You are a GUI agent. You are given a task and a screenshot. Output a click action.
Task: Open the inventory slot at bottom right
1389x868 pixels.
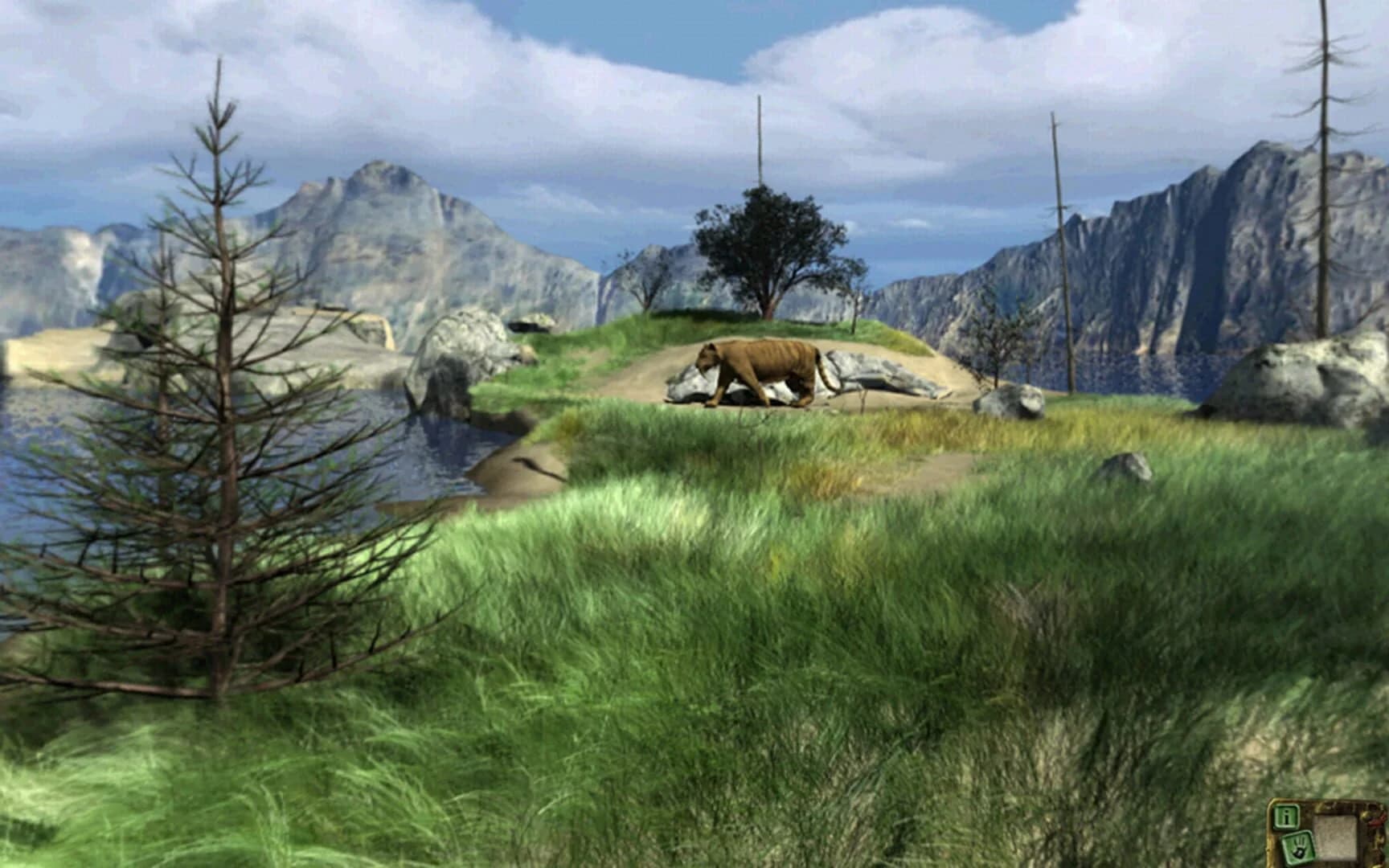coord(1336,836)
